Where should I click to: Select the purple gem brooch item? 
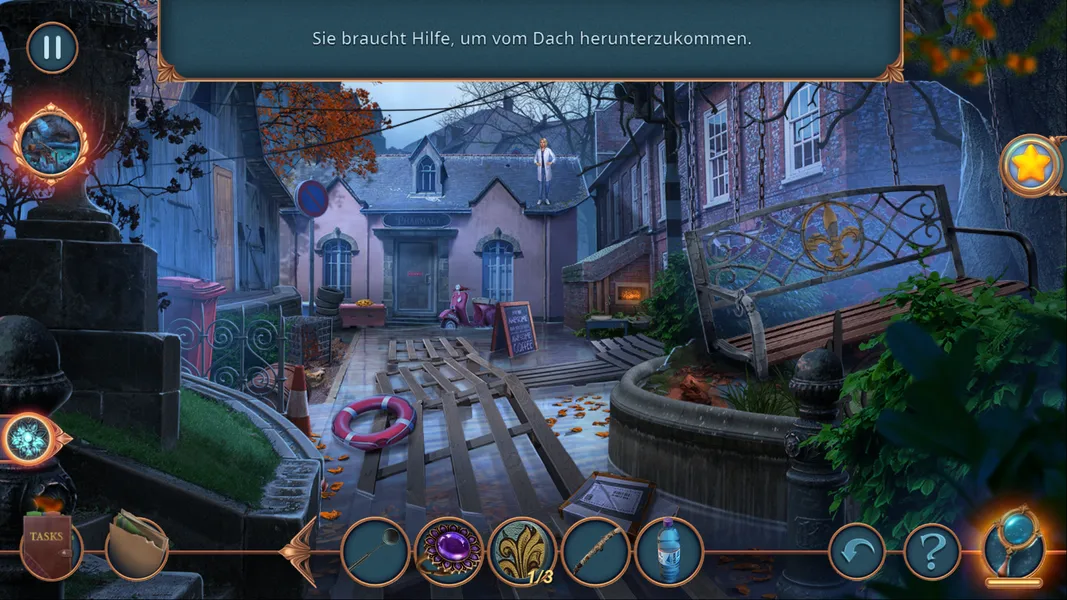(448, 551)
